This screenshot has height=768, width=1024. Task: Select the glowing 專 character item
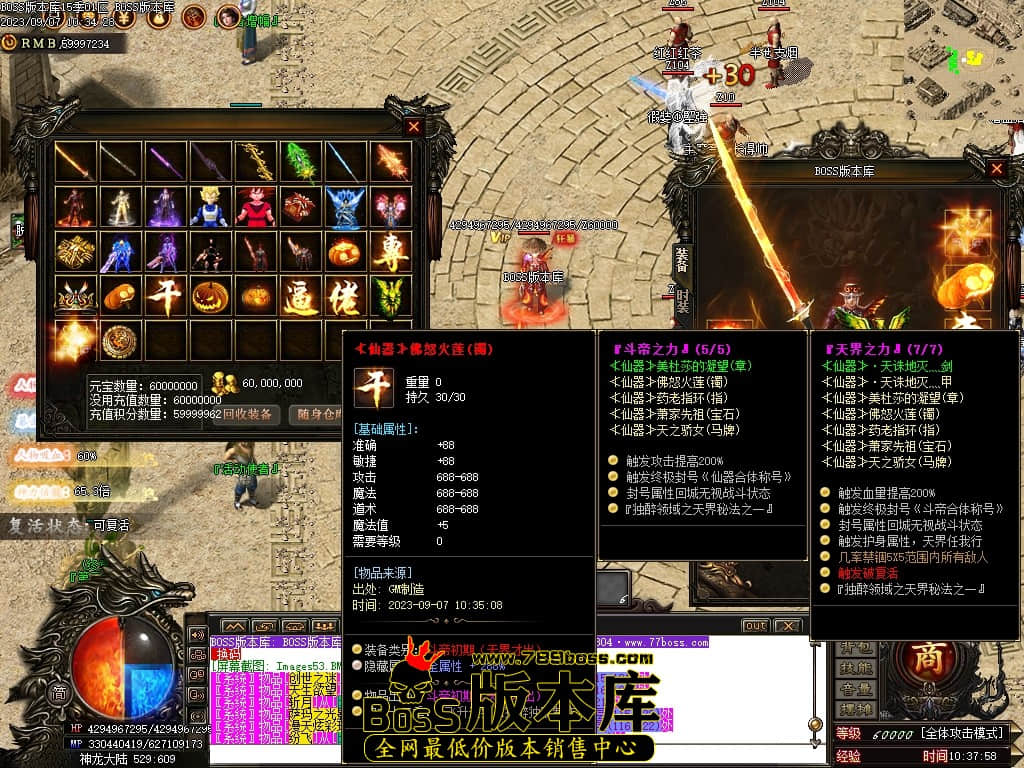click(x=391, y=252)
